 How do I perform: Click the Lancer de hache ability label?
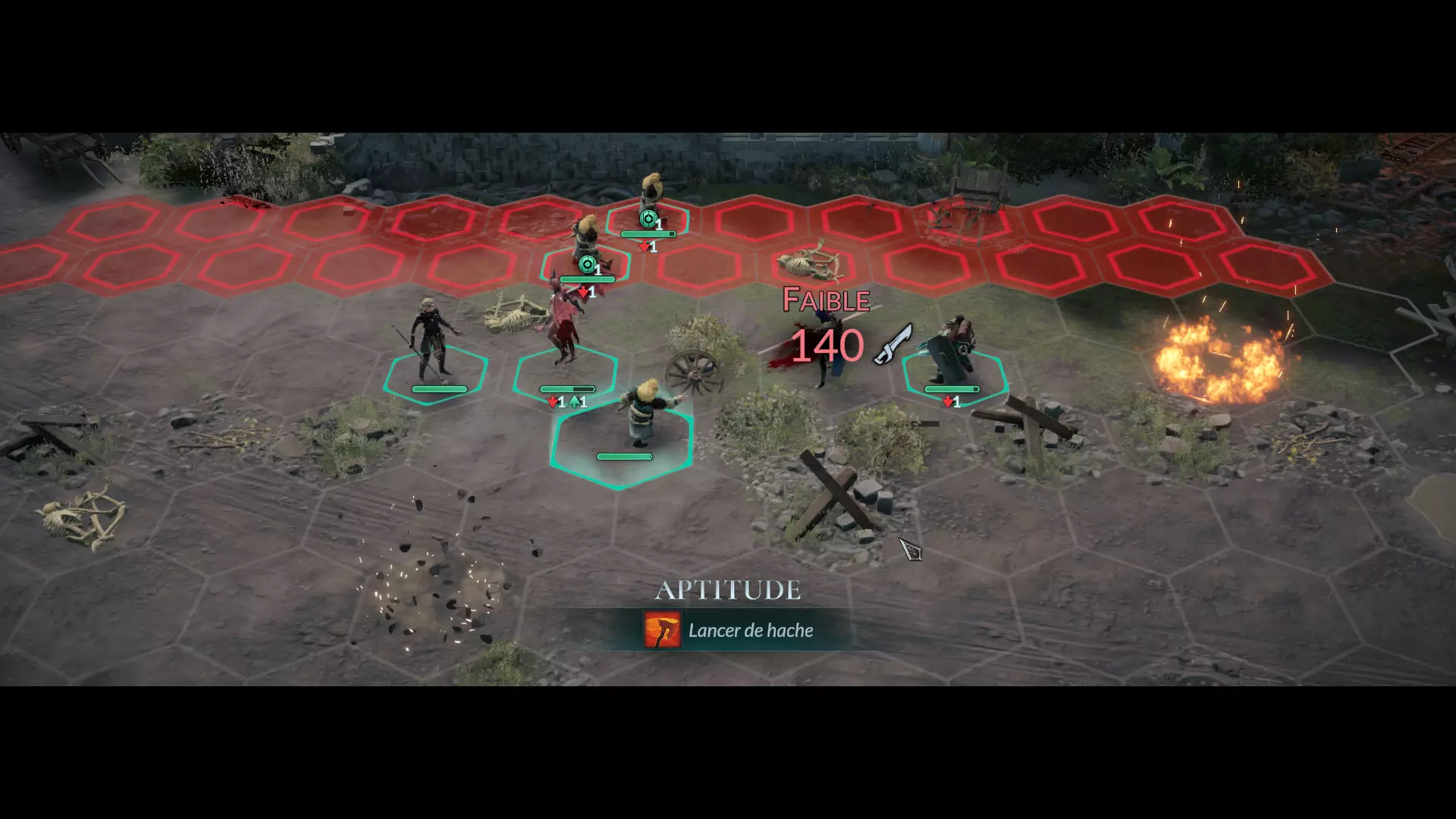751,630
